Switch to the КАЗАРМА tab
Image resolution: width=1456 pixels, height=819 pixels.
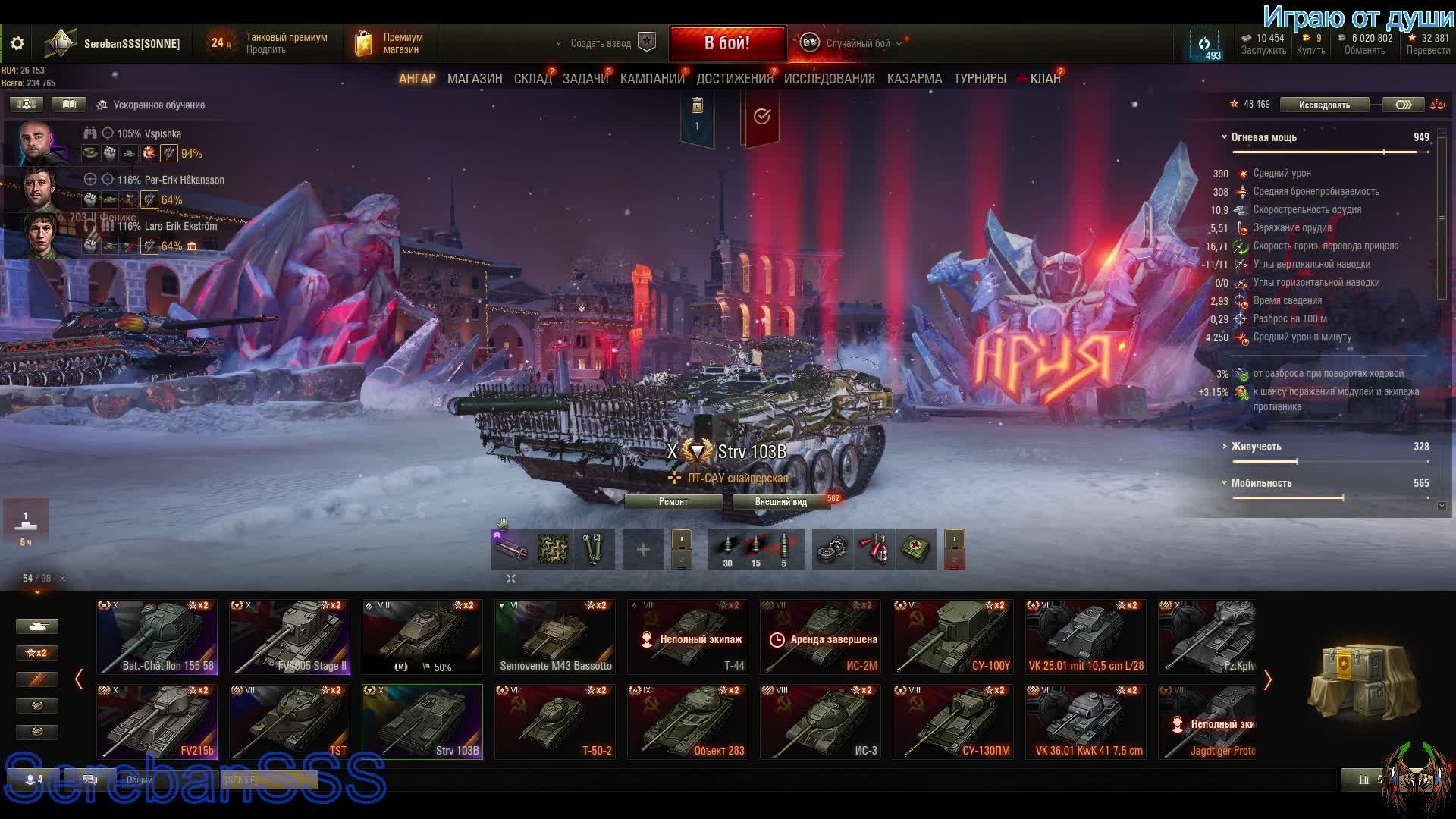pos(914,79)
